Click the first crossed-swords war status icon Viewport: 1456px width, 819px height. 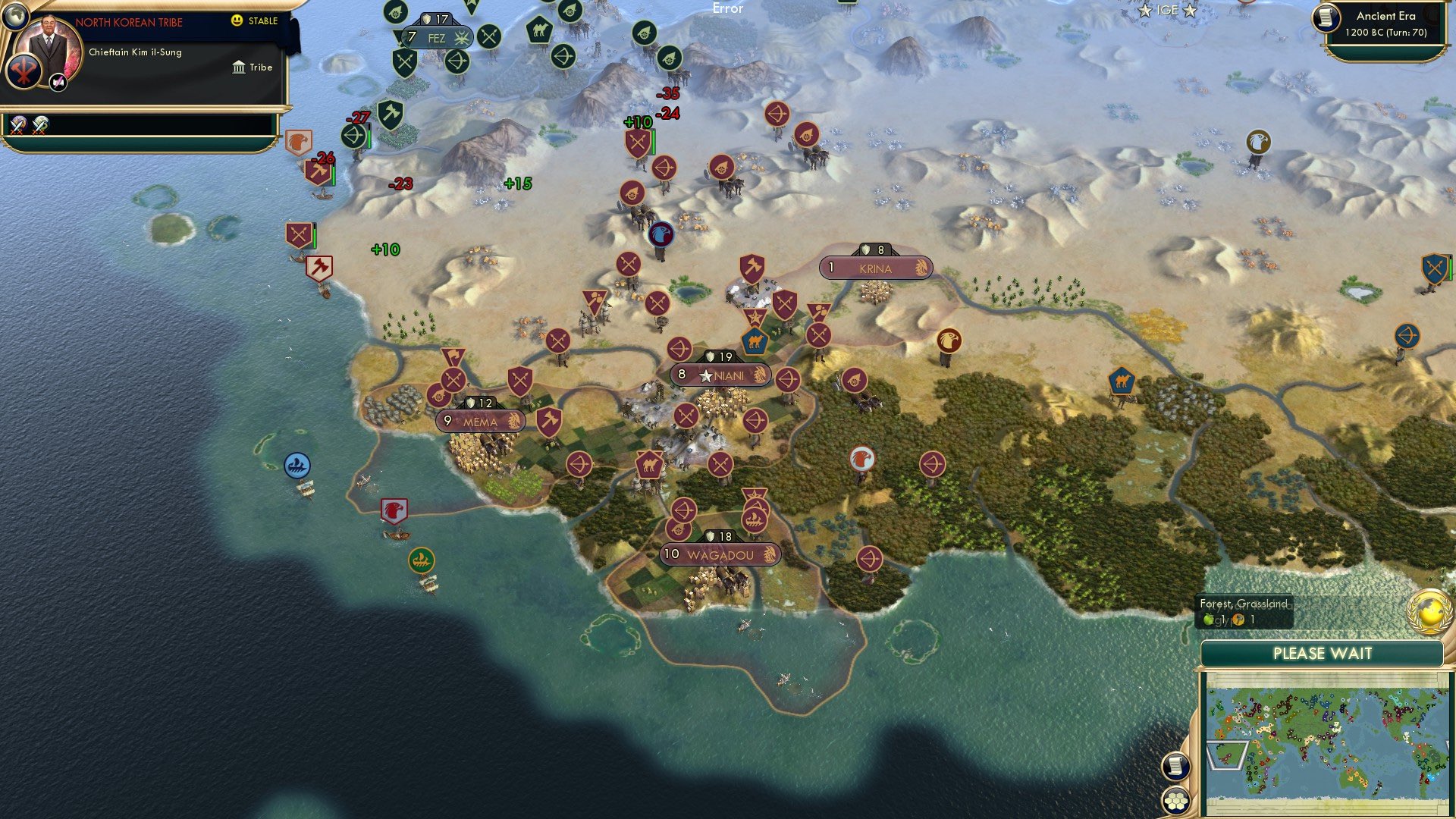tap(17, 126)
